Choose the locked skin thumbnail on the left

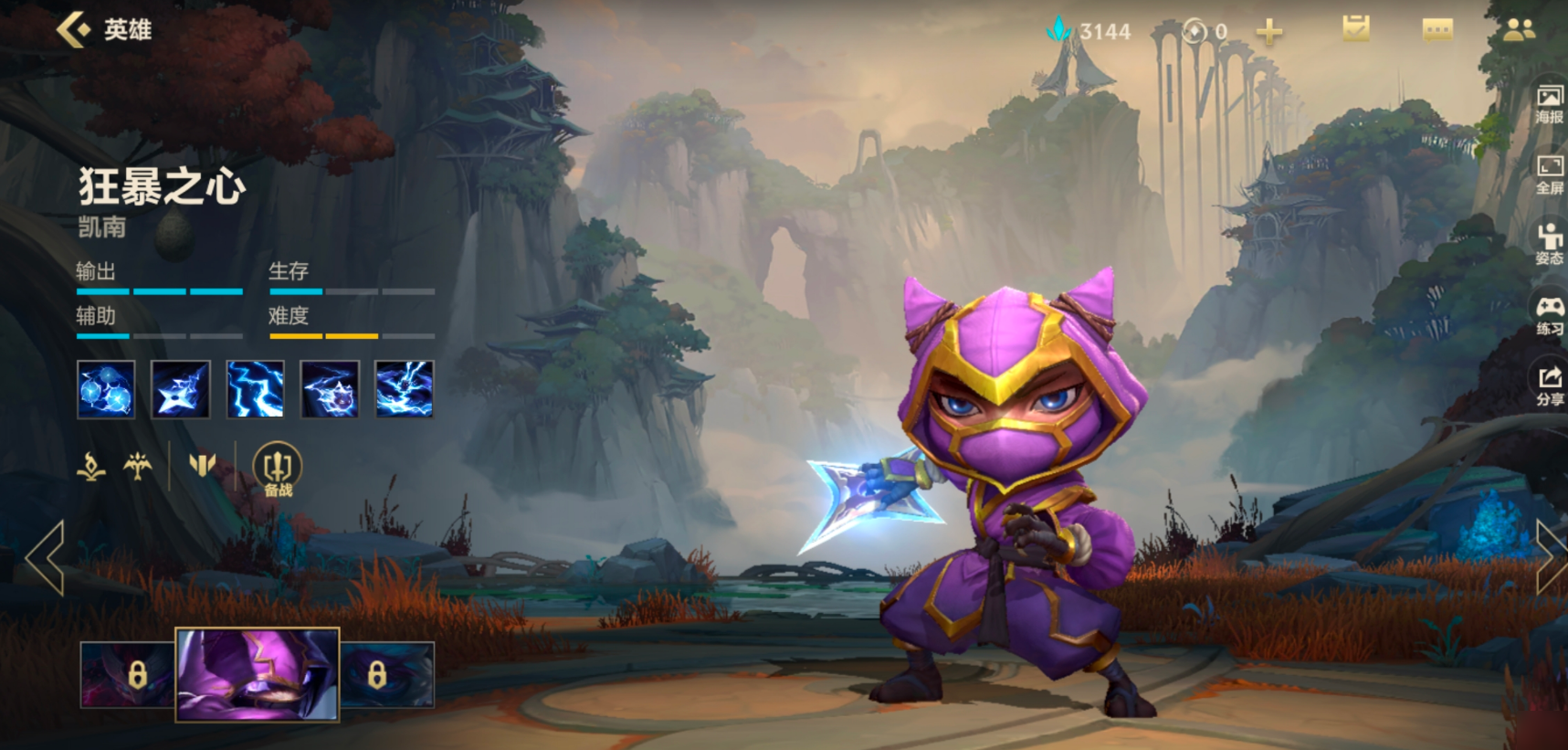coord(127,675)
